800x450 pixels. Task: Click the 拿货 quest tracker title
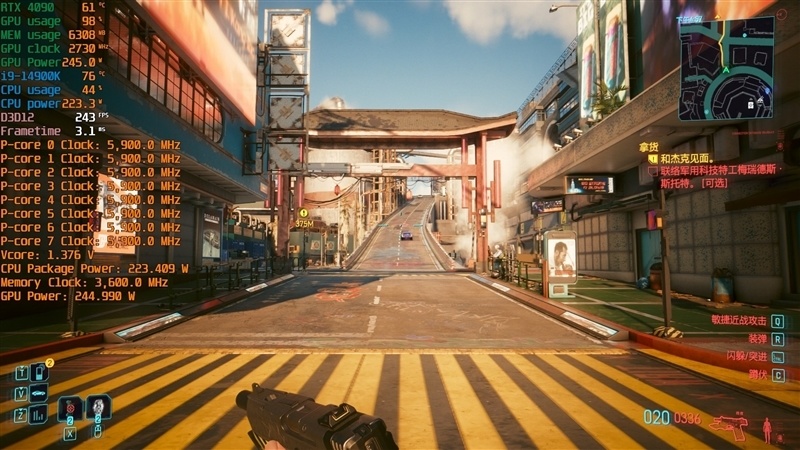click(x=649, y=146)
